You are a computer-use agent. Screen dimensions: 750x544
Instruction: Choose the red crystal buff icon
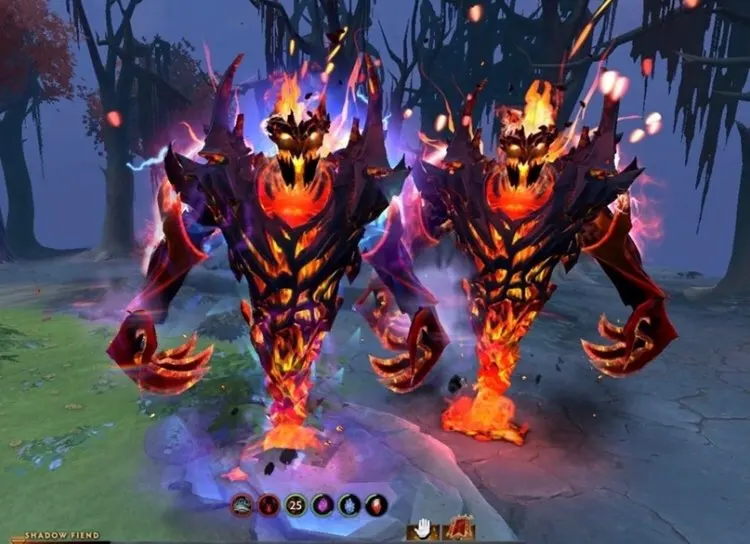click(376, 505)
